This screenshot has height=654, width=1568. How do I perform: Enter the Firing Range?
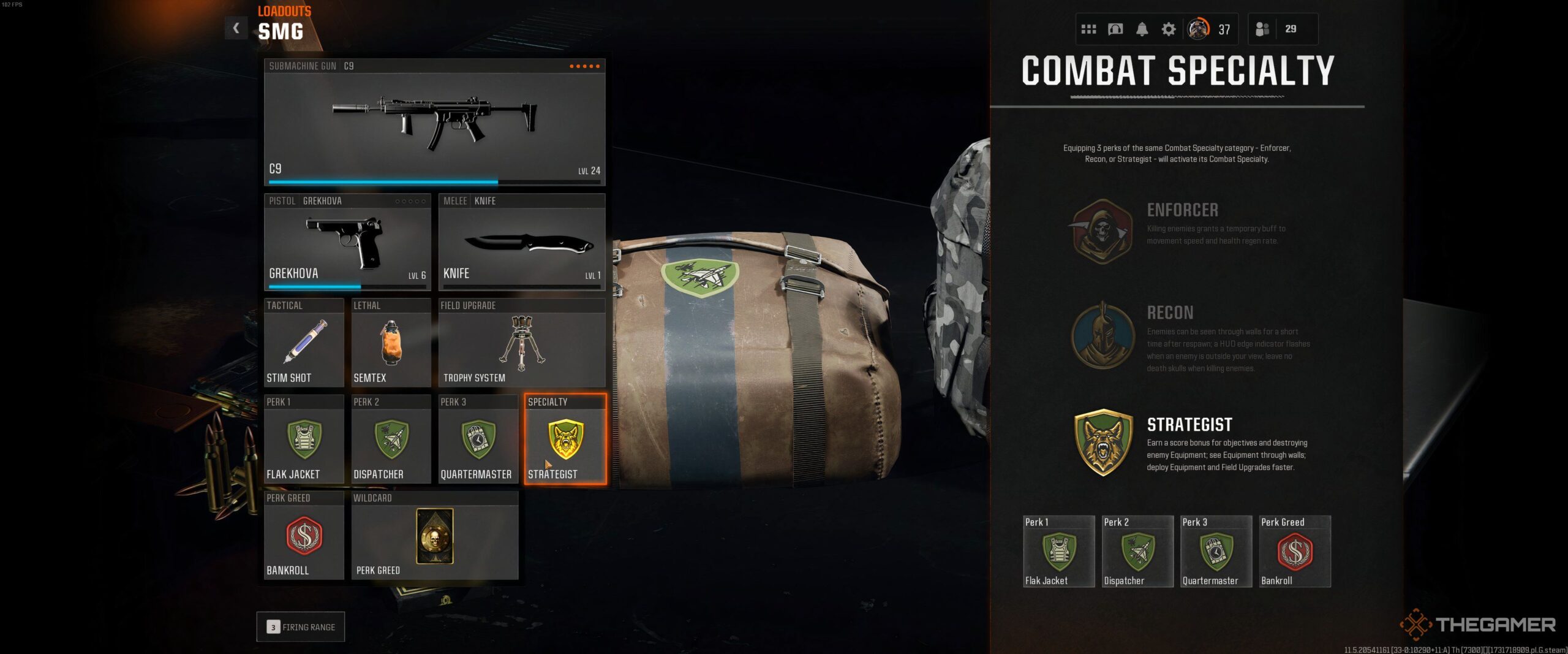click(301, 627)
